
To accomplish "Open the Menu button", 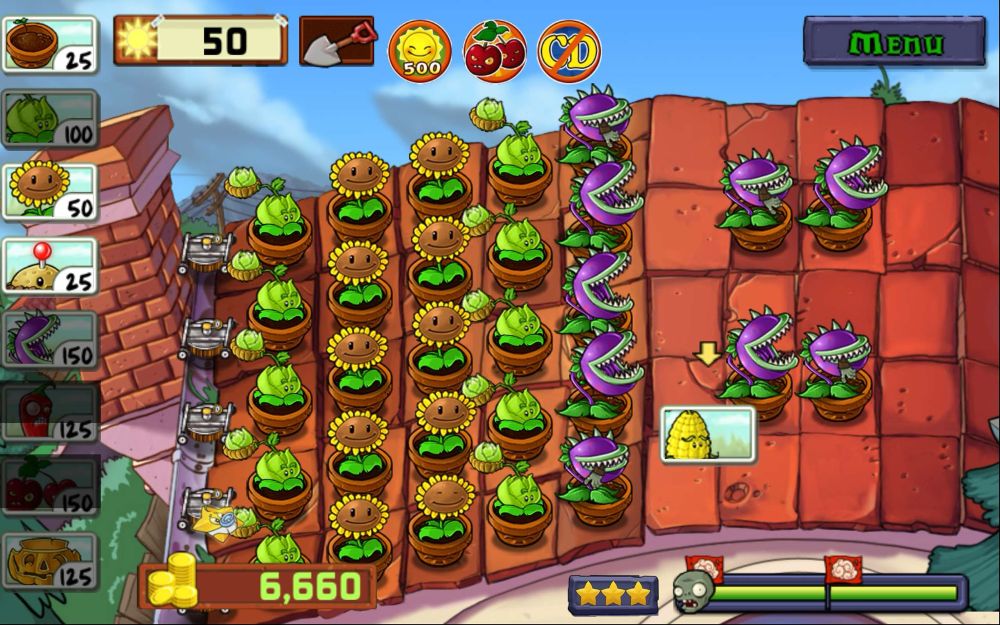I will [894, 42].
